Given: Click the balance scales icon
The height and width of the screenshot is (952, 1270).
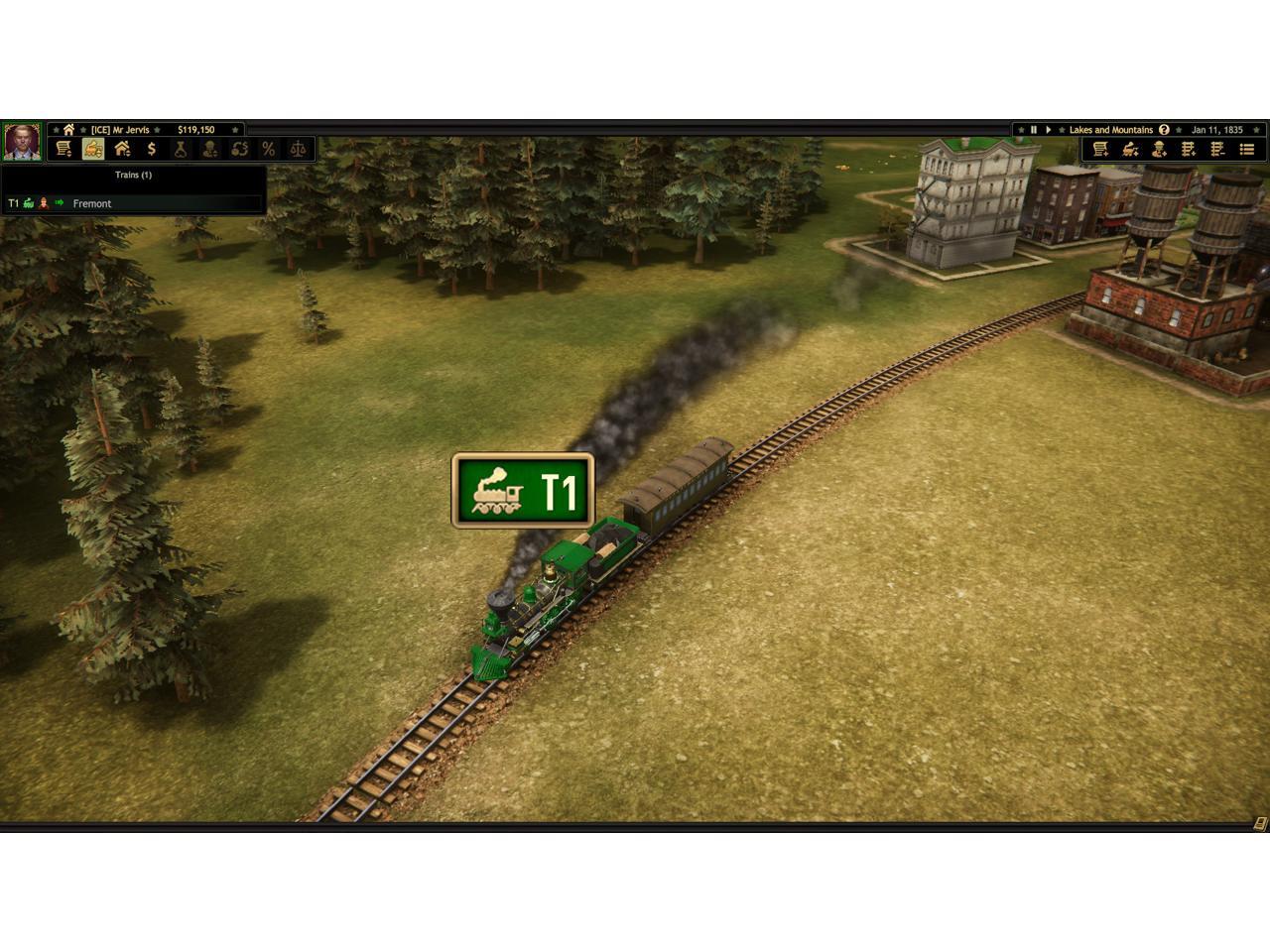Looking at the screenshot, I should click(x=298, y=149).
